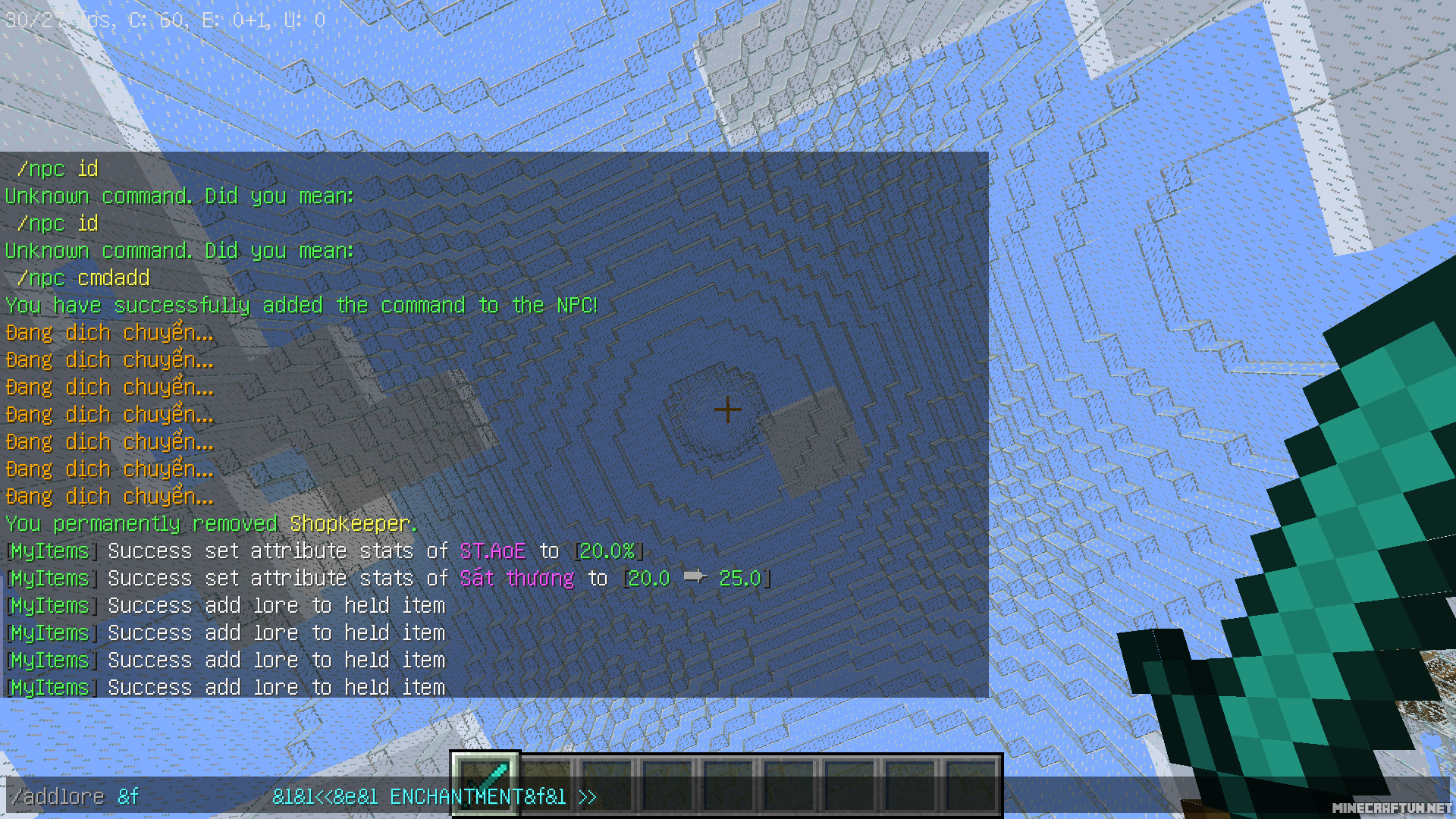The height and width of the screenshot is (819, 1456).
Task: Click the first 'Đang dịch chuyển' line
Action: point(108,332)
